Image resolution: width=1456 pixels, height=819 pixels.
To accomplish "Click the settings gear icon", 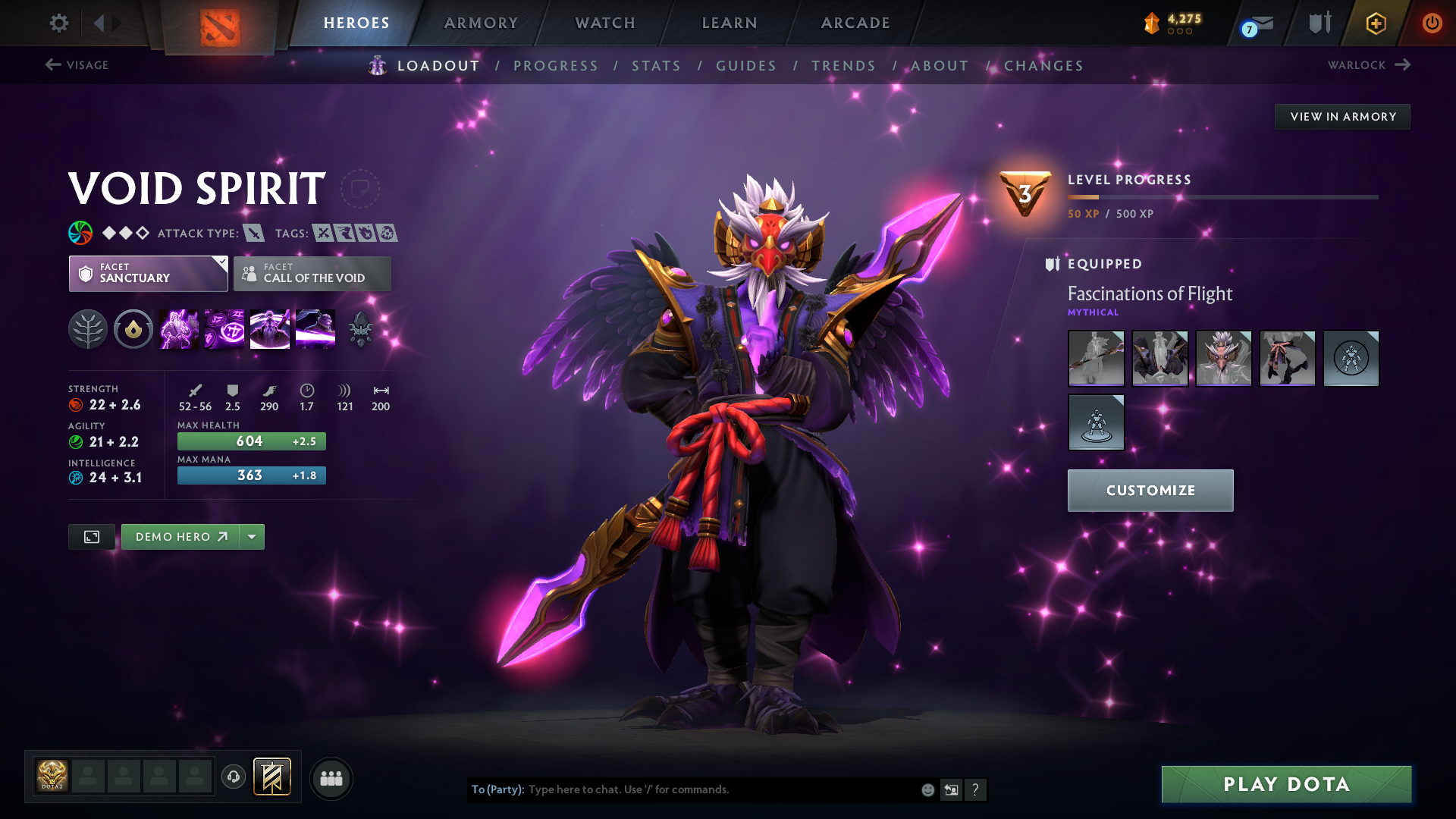I will (58, 23).
